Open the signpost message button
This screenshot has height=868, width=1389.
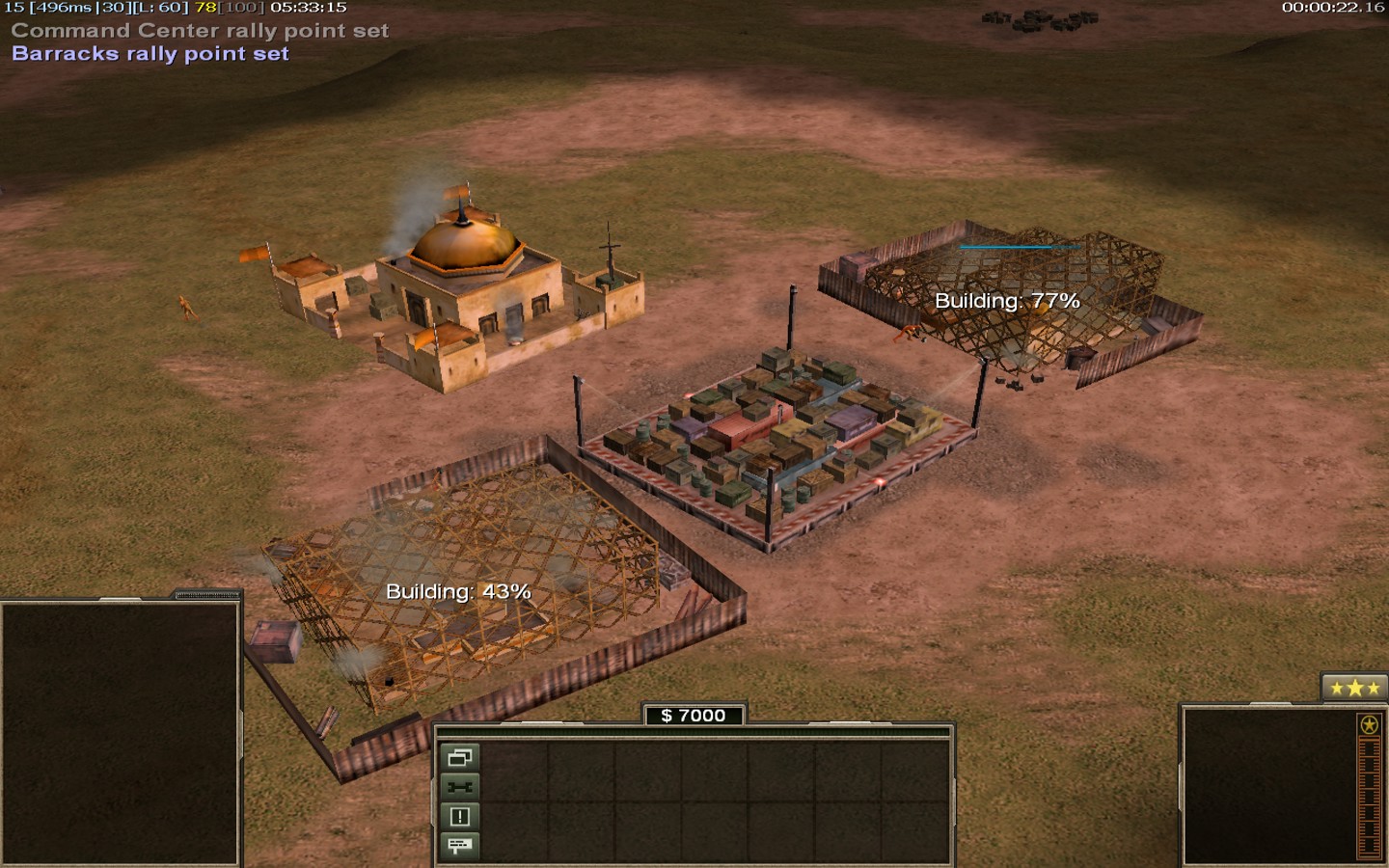(460, 846)
